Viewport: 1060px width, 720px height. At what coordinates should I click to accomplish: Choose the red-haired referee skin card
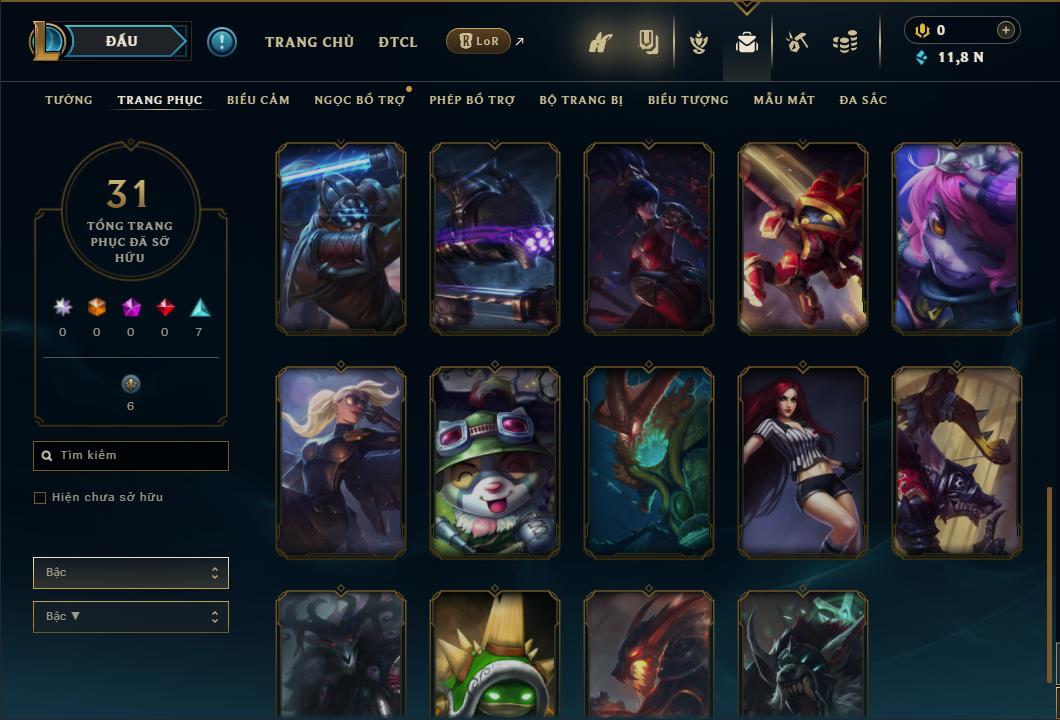click(x=803, y=462)
